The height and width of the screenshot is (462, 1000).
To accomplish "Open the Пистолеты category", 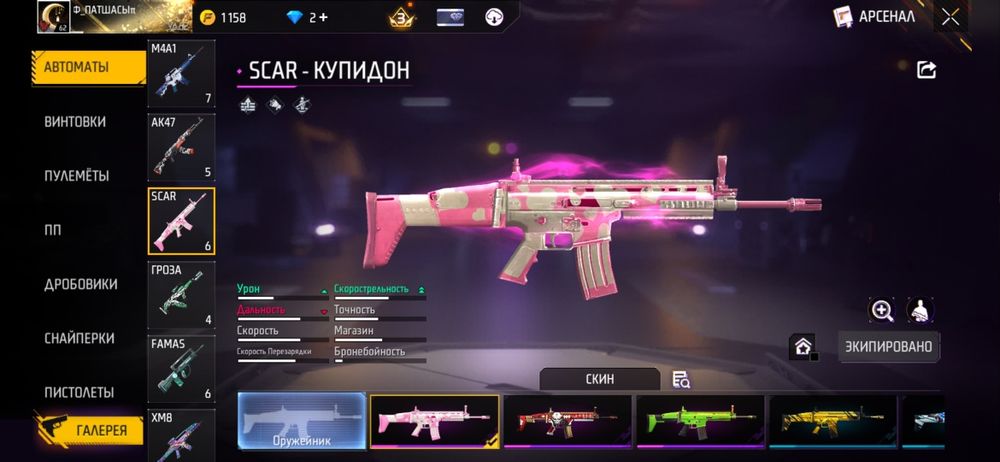I will coord(79,392).
